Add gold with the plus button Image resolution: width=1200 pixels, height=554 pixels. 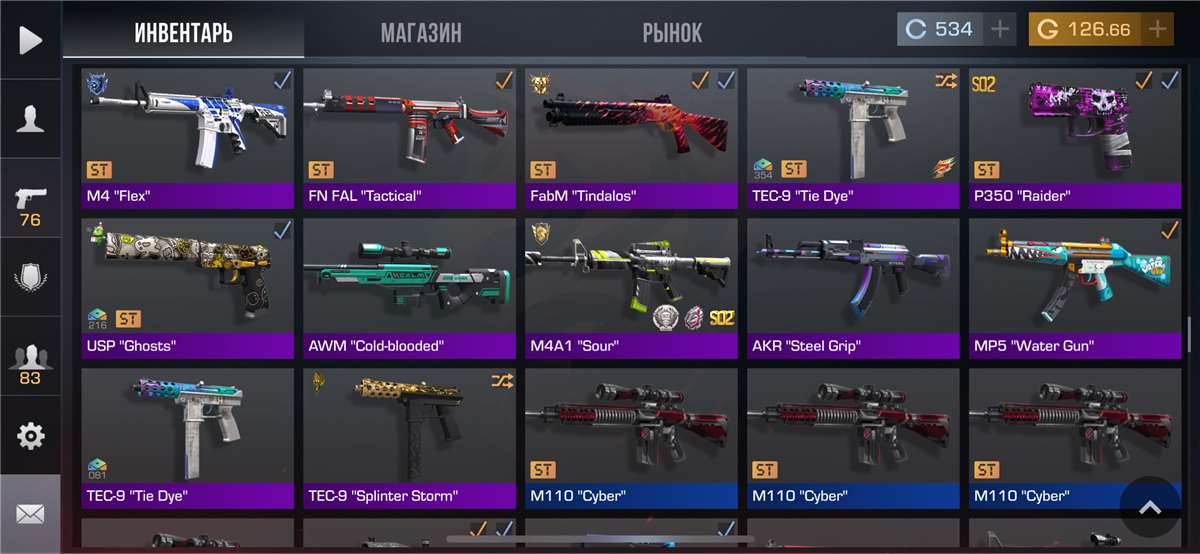point(1157,29)
